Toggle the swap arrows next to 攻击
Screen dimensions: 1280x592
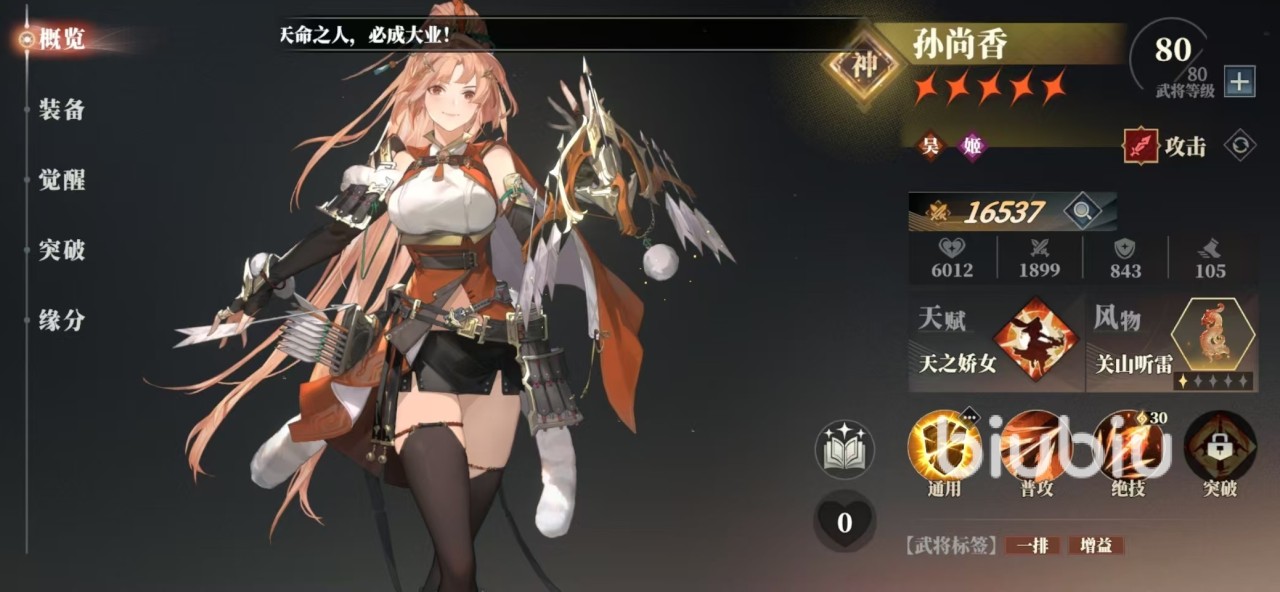[1240, 146]
